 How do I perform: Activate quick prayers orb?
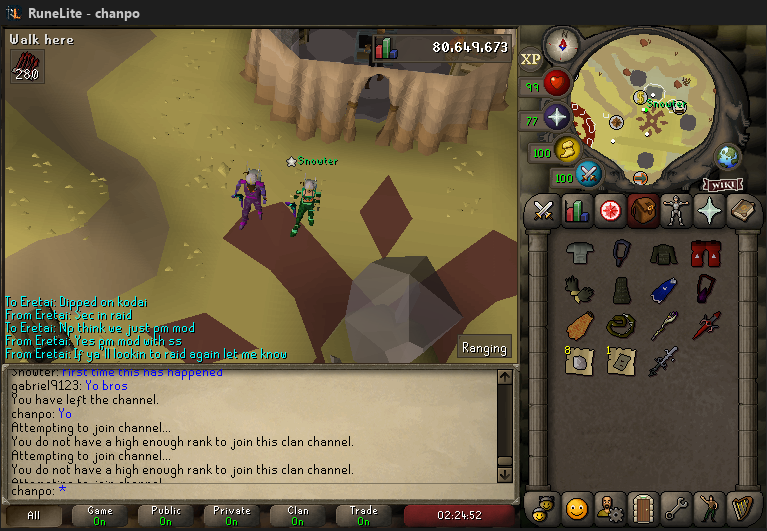(x=557, y=118)
